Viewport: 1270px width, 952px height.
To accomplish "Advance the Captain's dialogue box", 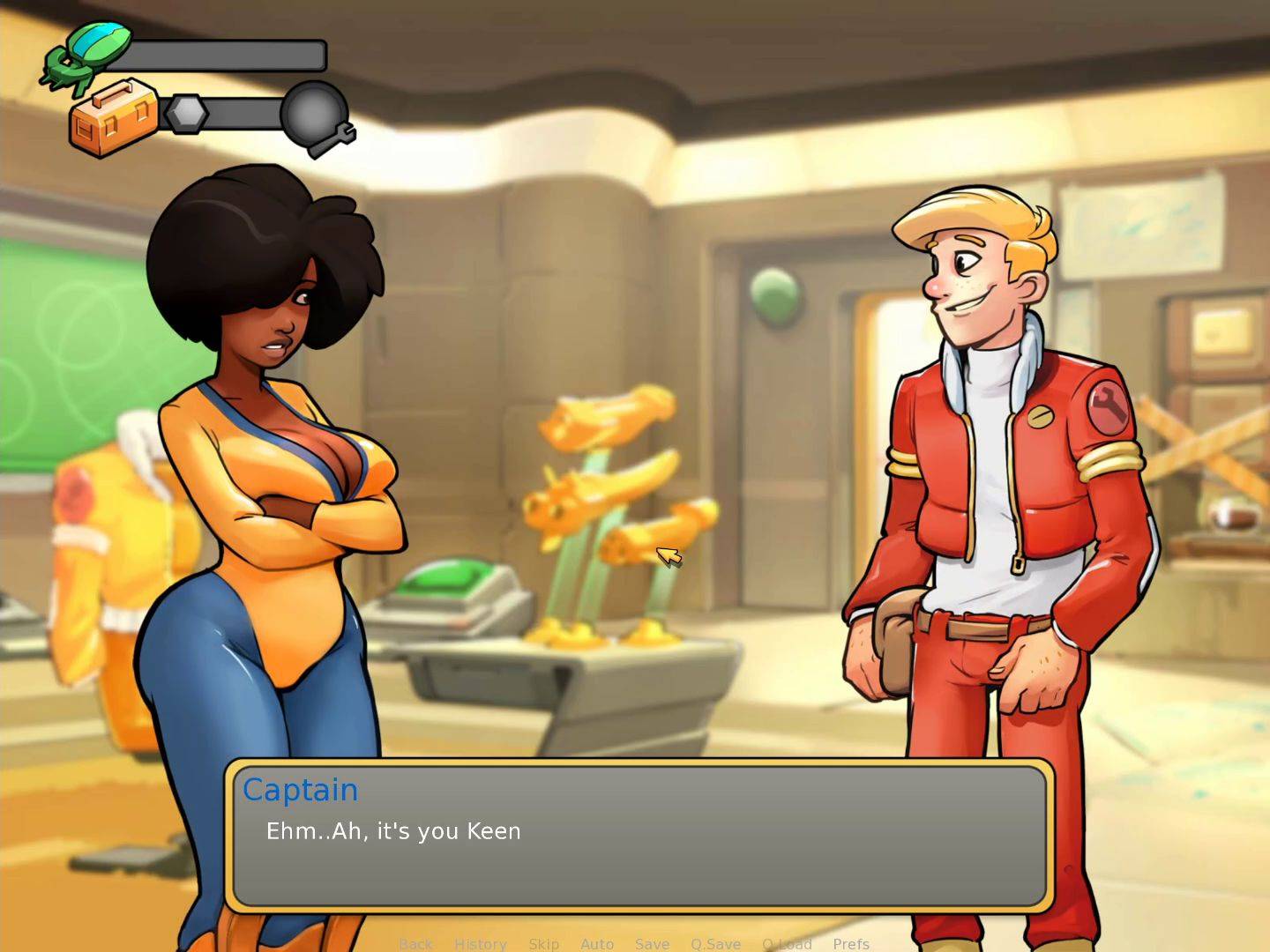I will pyautogui.click(x=639, y=835).
